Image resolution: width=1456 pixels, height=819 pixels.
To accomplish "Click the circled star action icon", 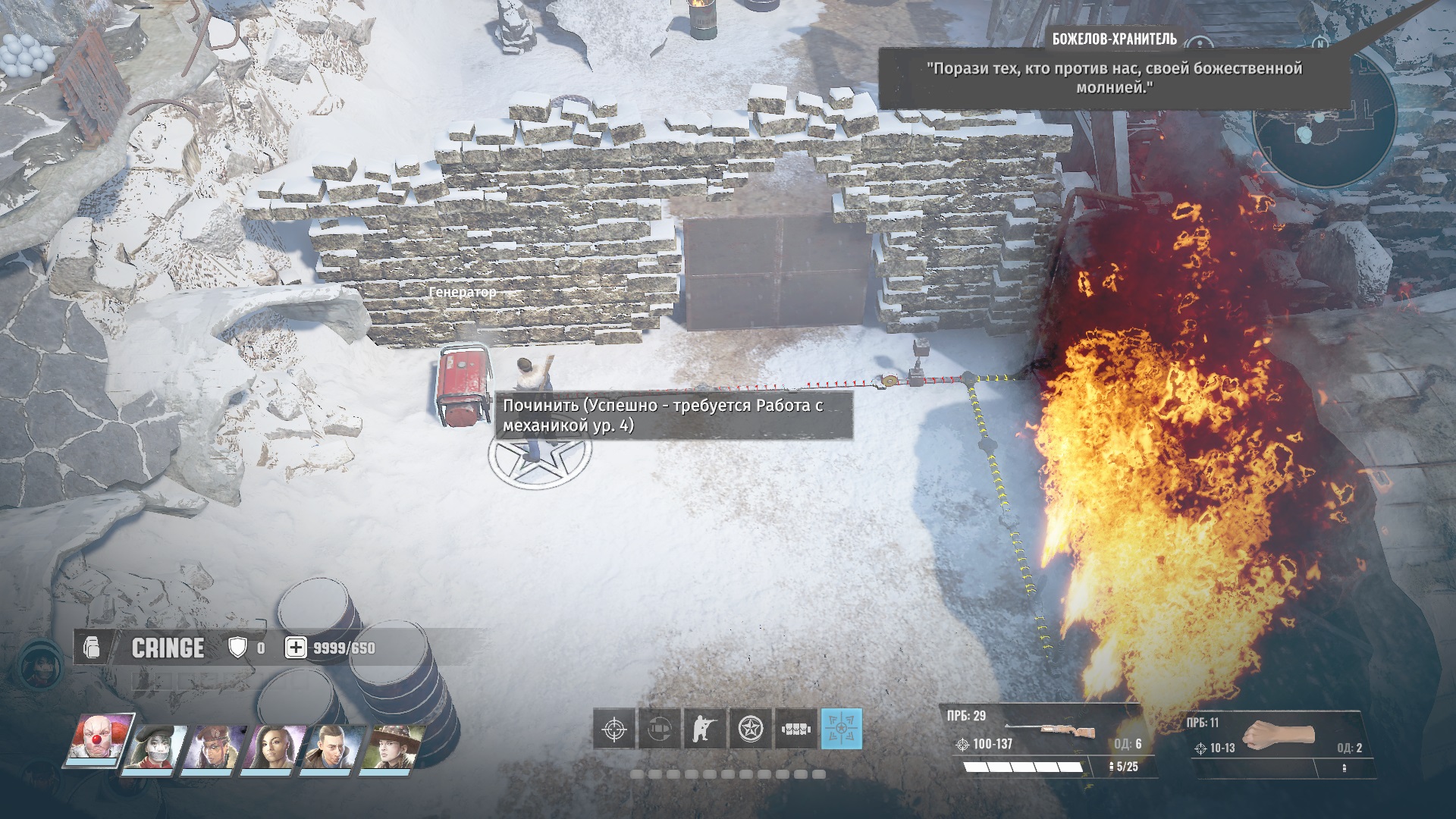I will pyautogui.click(x=750, y=730).
